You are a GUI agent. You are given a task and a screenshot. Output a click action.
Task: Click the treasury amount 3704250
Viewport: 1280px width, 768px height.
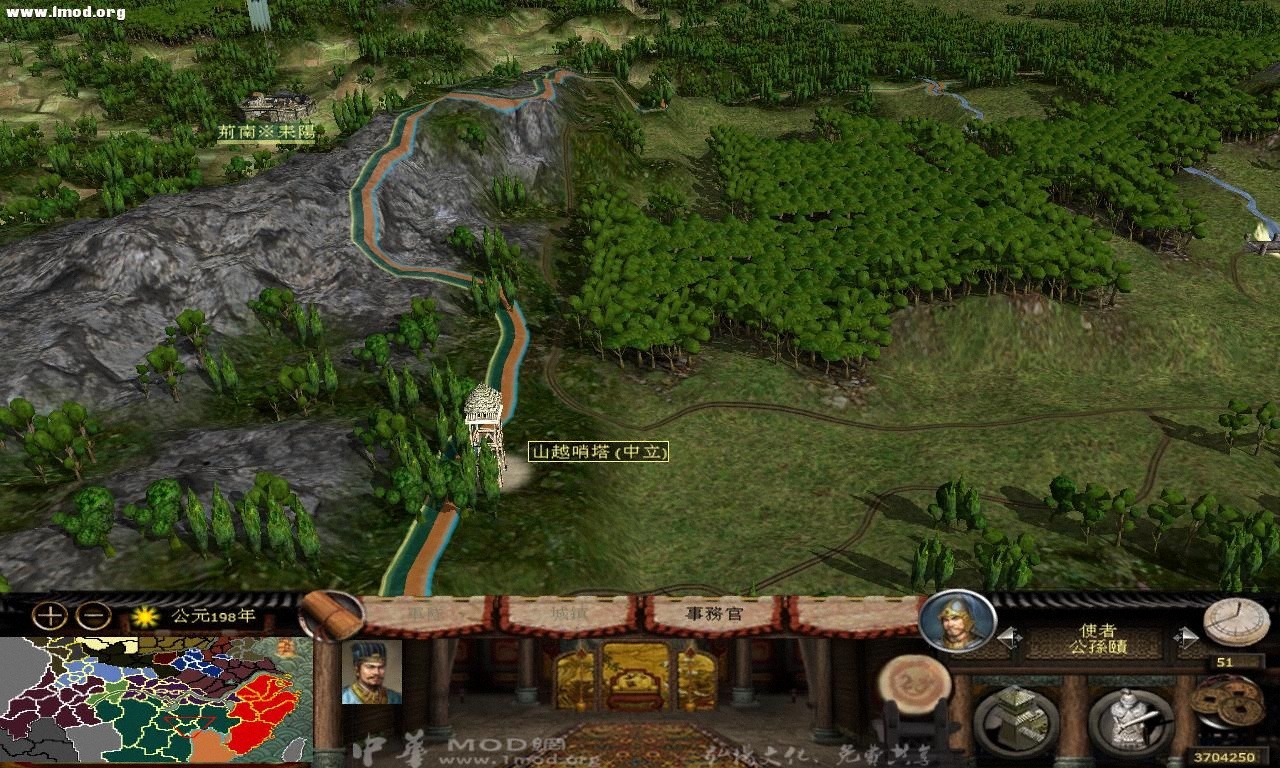1226,757
